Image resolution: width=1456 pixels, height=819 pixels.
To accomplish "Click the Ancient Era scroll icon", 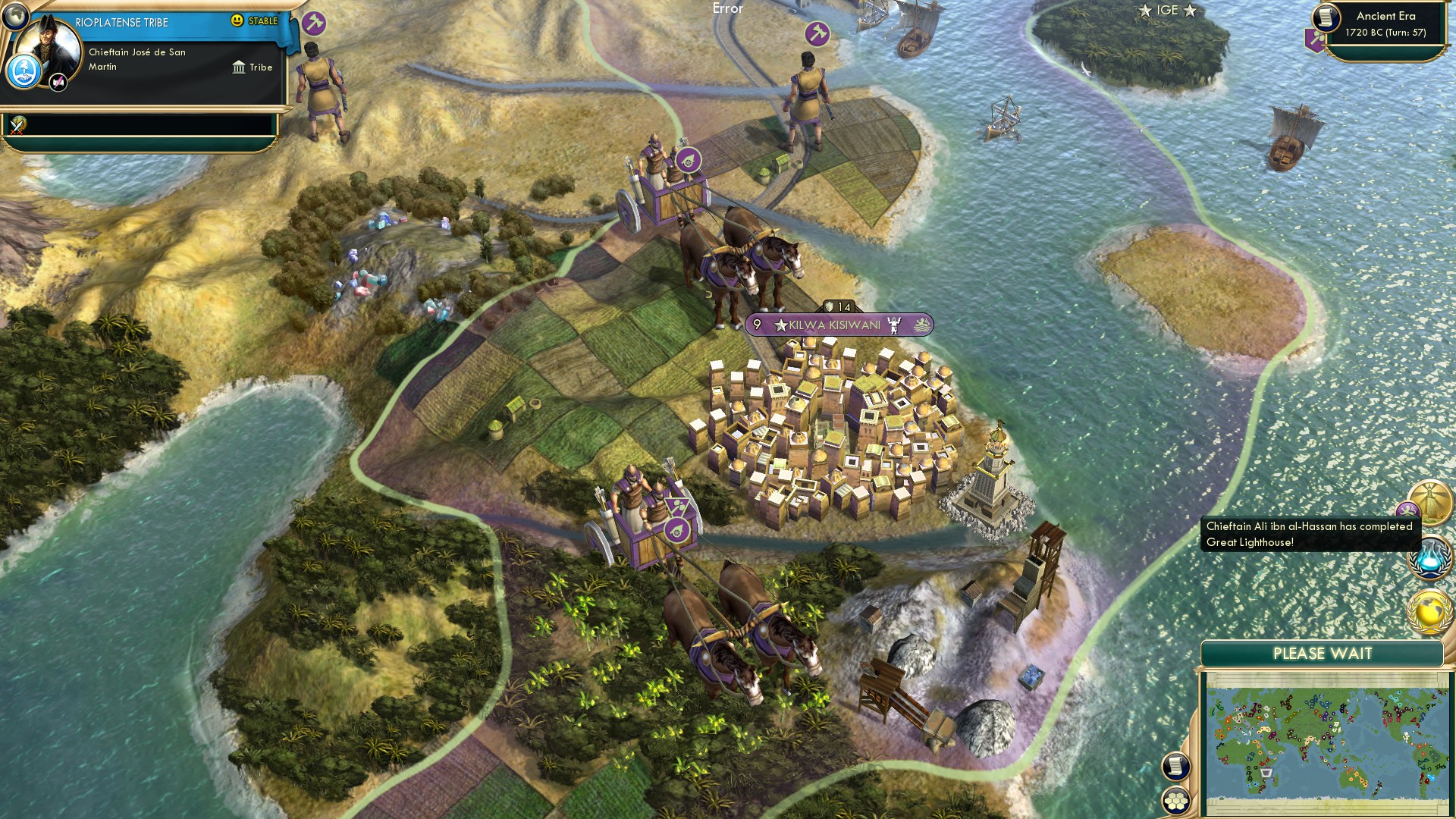I will tap(1326, 18).
